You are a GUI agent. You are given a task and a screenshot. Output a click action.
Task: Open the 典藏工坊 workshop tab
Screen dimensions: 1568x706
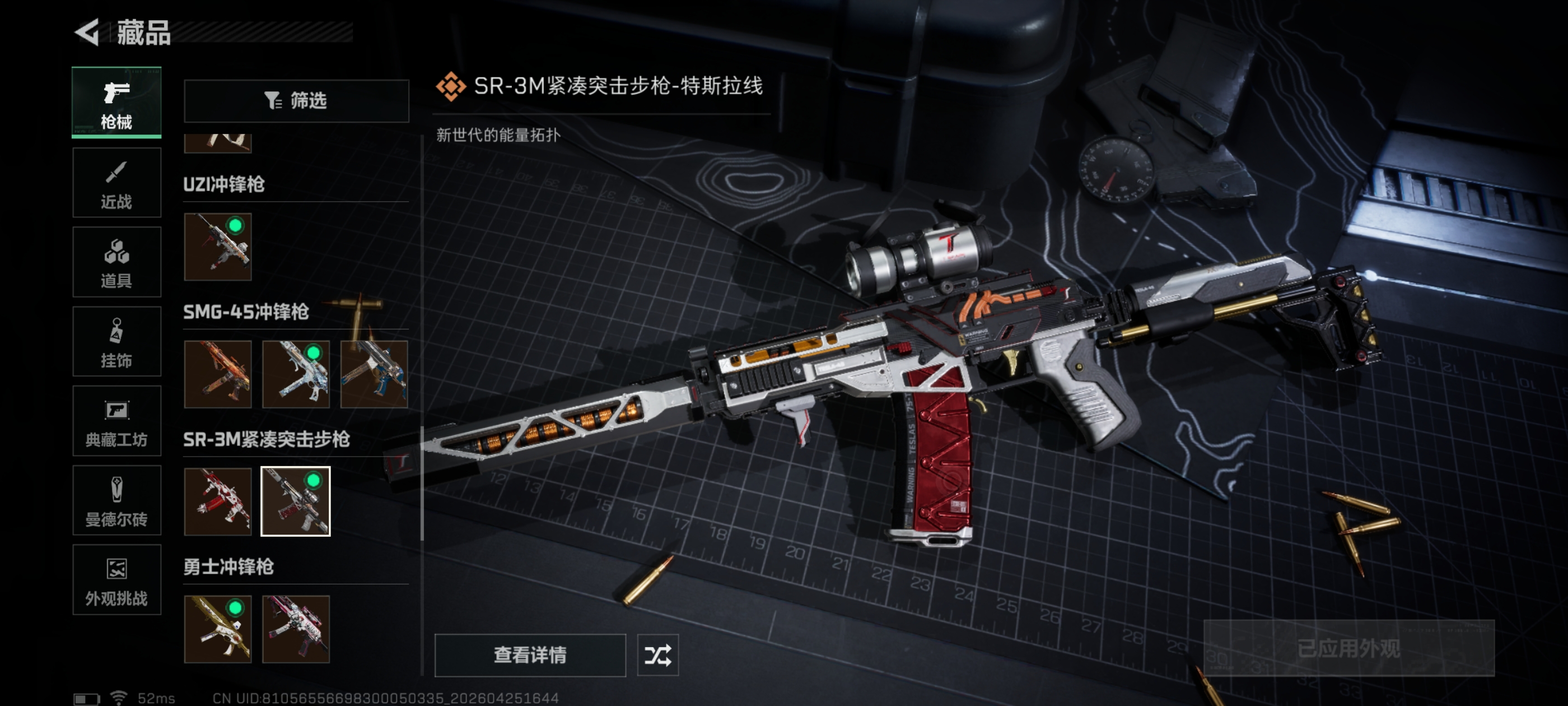click(x=116, y=421)
